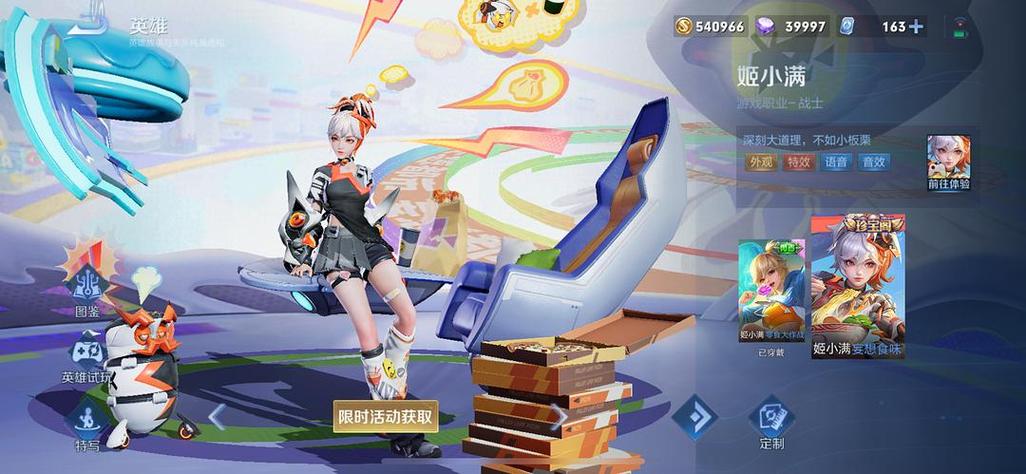1026x474 pixels.
Task: Click the 限时活动获取 button
Action: pyautogui.click(x=386, y=416)
